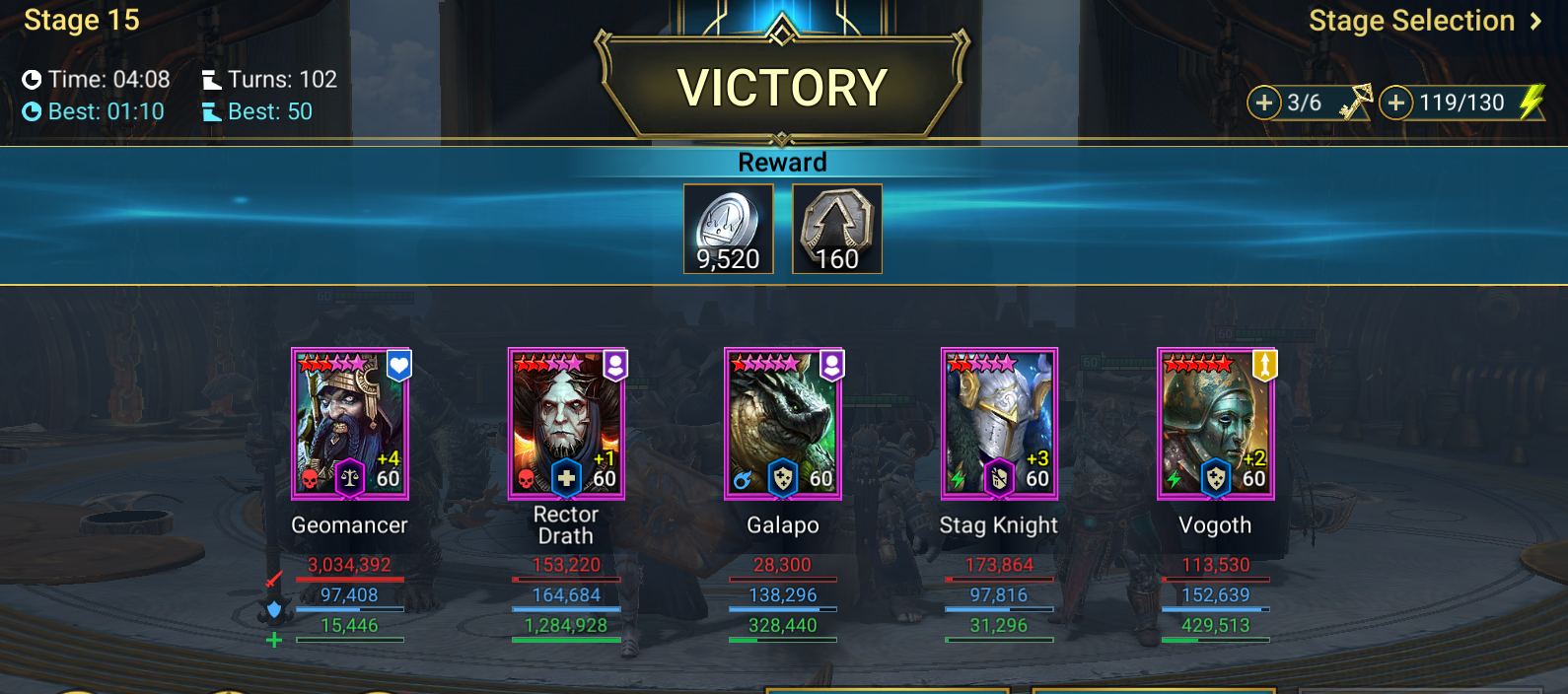
Task: Select Geomancer champion portrait
Action: pyautogui.click(x=350, y=424)
